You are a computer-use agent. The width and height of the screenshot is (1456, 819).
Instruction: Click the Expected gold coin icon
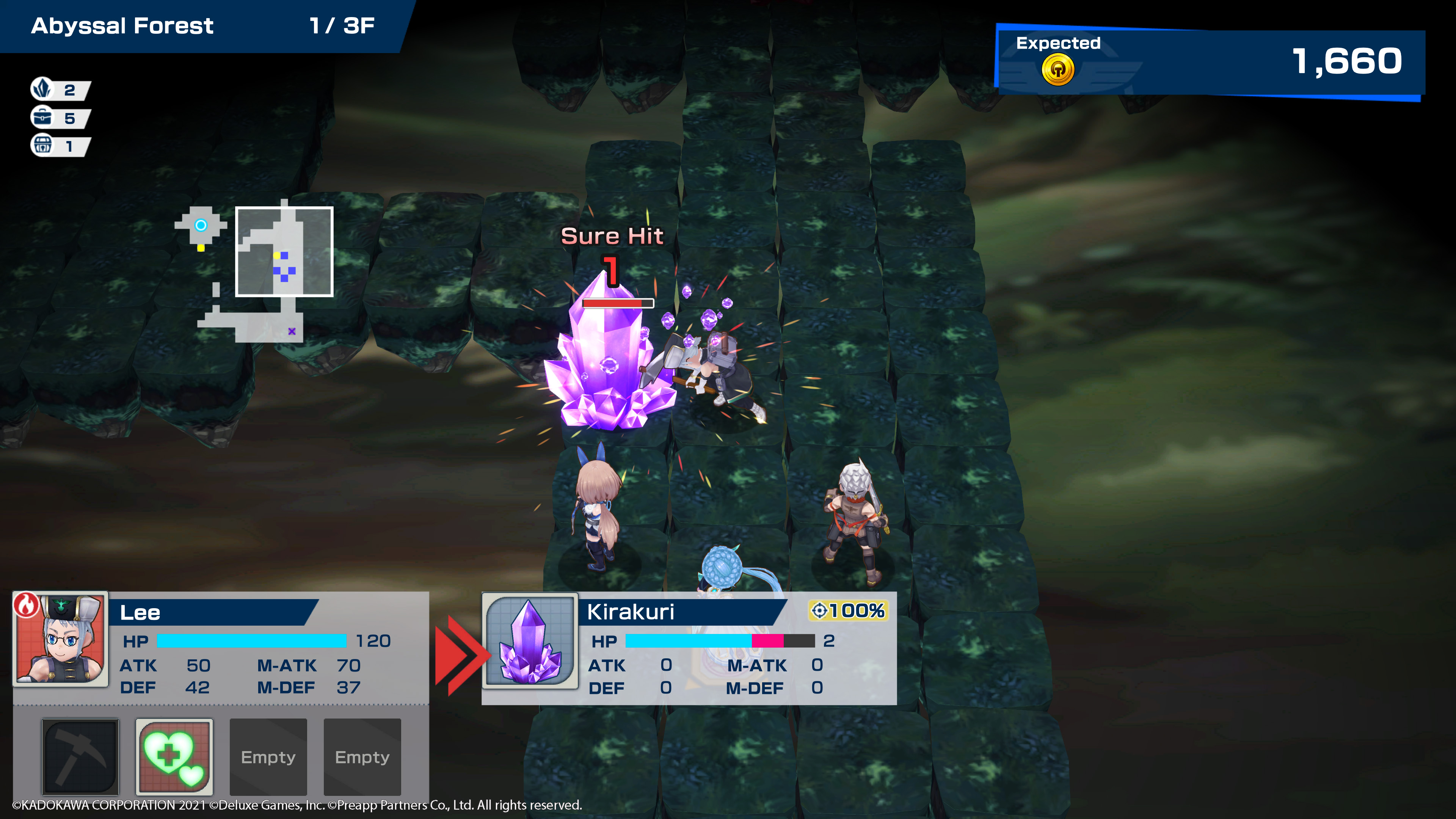pyautogui.click(x=1057, y=70)
